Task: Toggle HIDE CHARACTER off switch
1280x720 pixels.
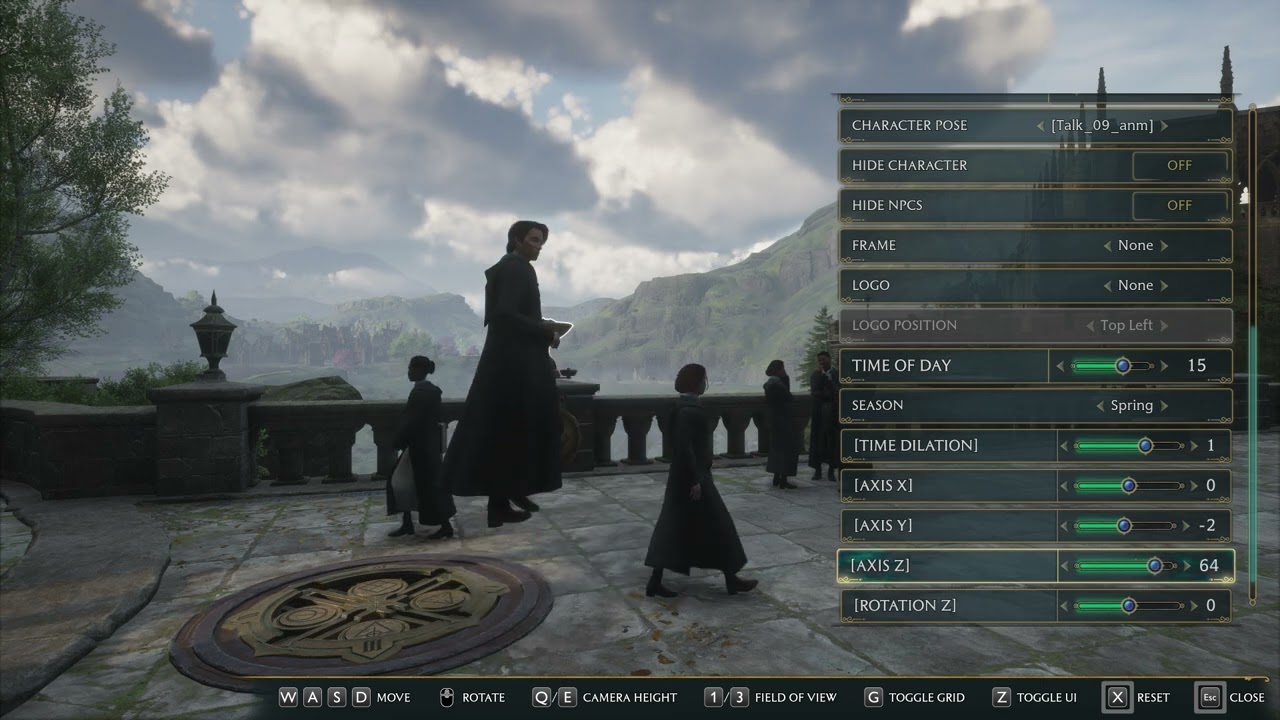Action: click(1180, 165)
